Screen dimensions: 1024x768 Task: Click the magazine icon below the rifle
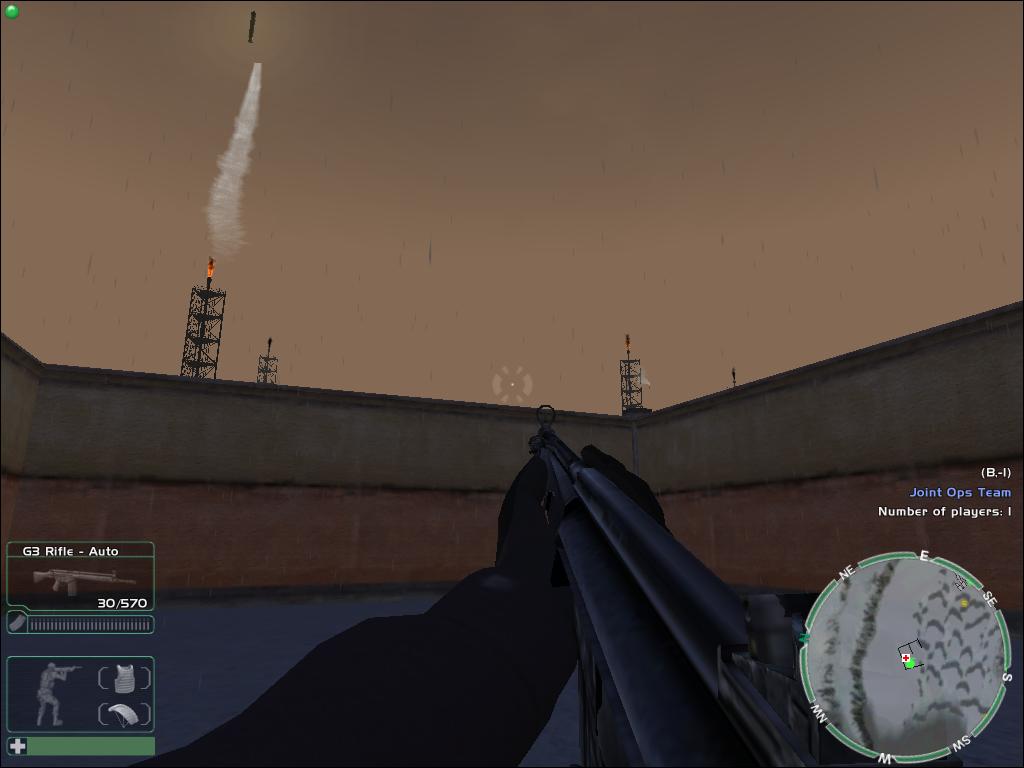17,624
